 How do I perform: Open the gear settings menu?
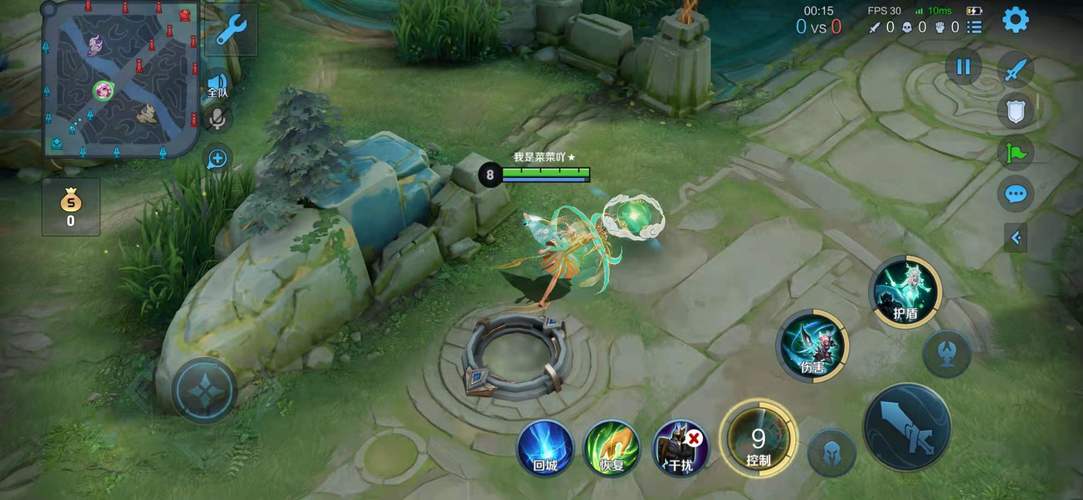[x=1016, y=19]
